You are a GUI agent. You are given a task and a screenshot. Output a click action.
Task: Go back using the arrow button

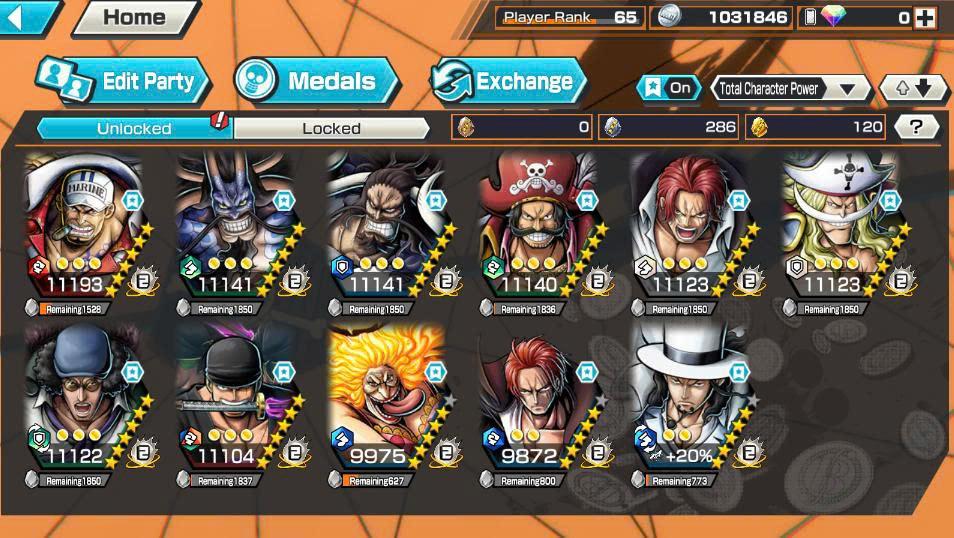point(26,16)
